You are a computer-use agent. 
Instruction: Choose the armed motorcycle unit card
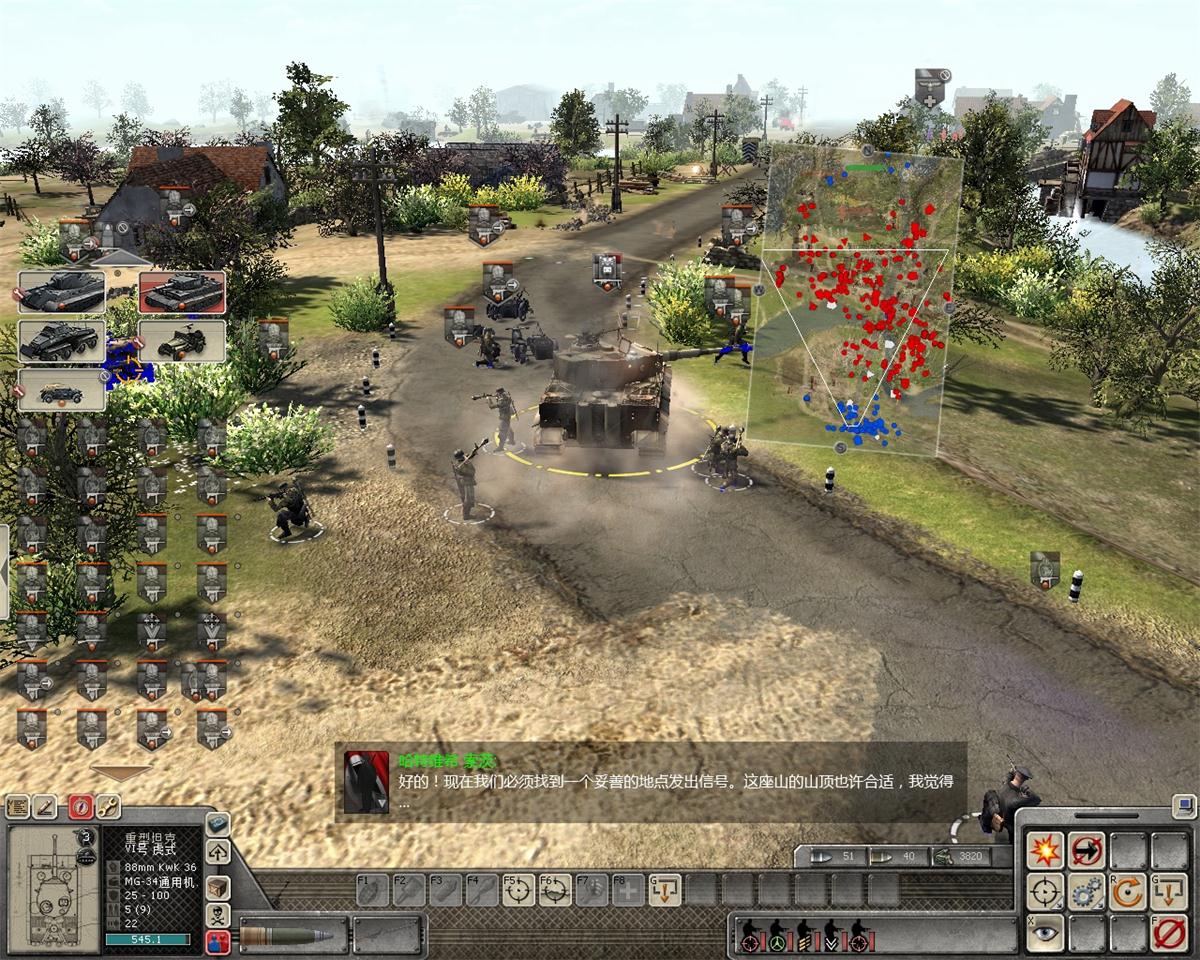click(x=181, y=341)
